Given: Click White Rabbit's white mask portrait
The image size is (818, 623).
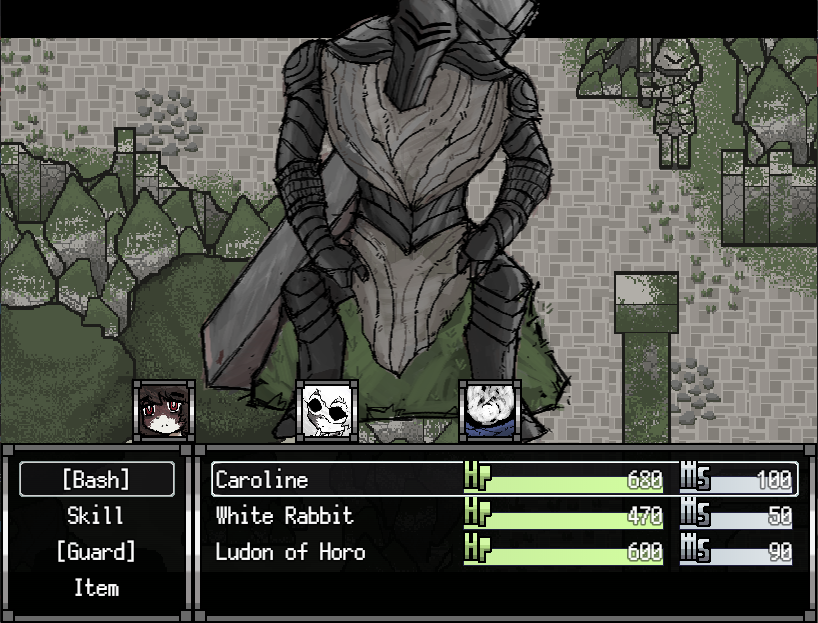Looking at the screenshot, I should 326,409.
